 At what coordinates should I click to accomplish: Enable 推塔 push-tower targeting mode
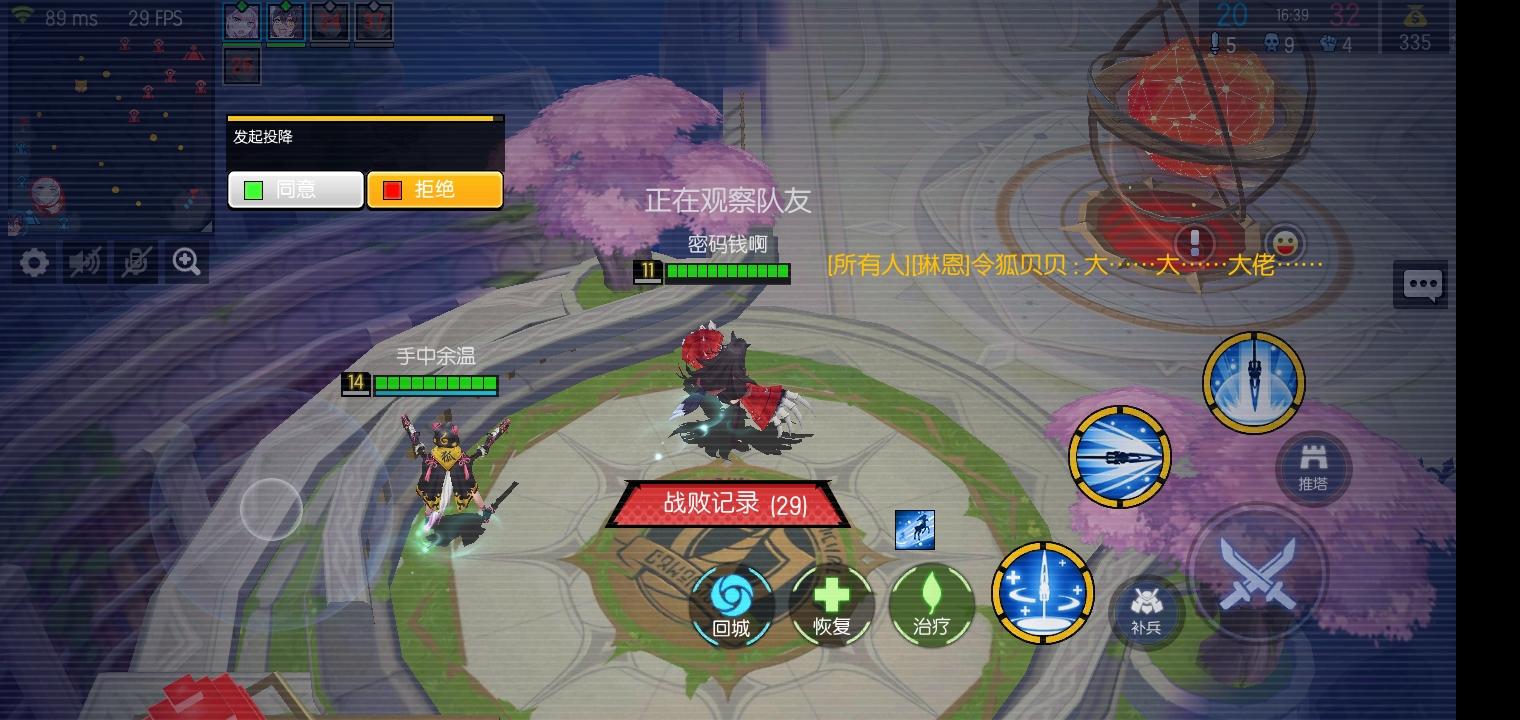coord(1313,468)
